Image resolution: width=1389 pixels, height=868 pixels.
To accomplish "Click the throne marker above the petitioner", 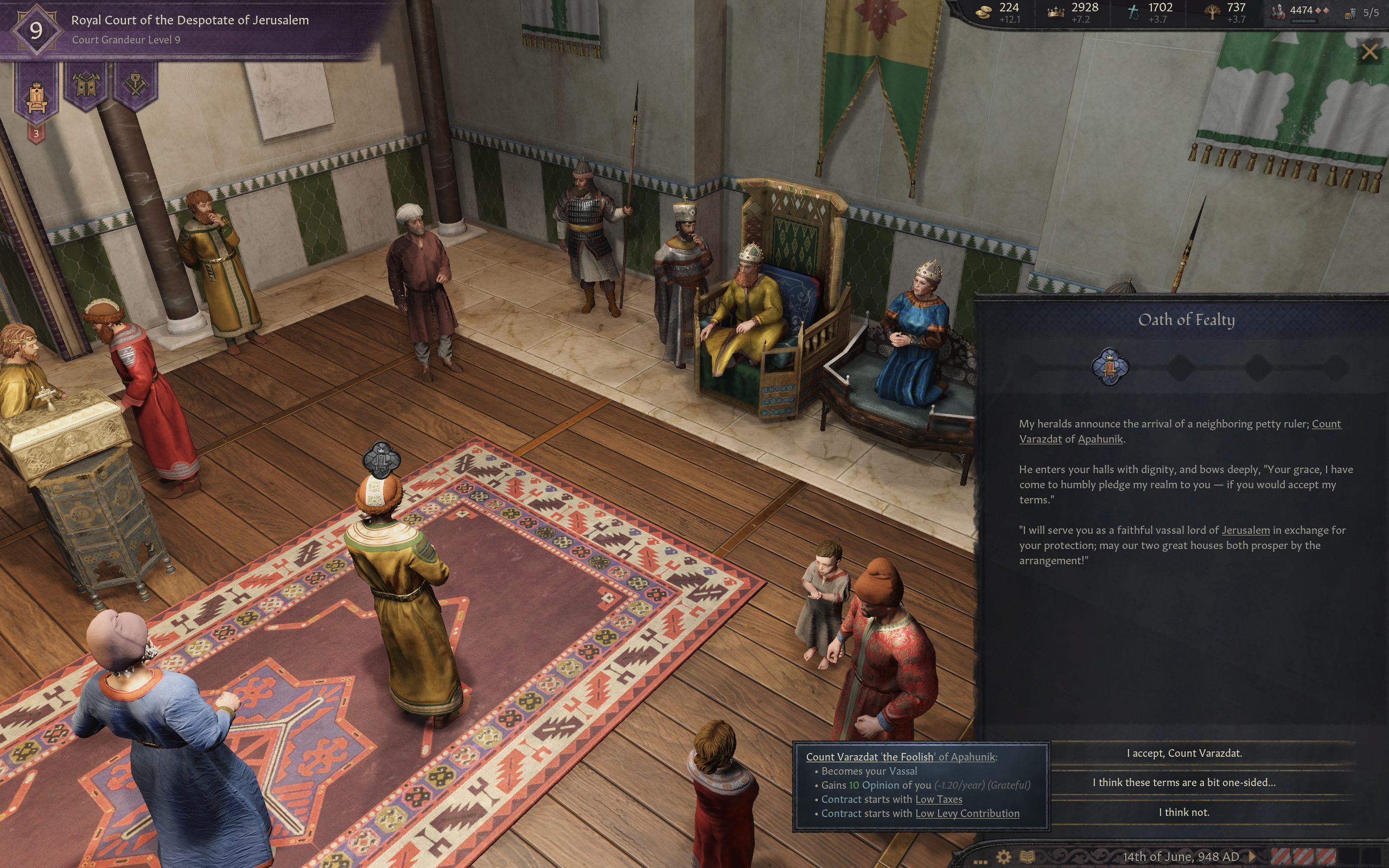I will [x=380, y=459].
